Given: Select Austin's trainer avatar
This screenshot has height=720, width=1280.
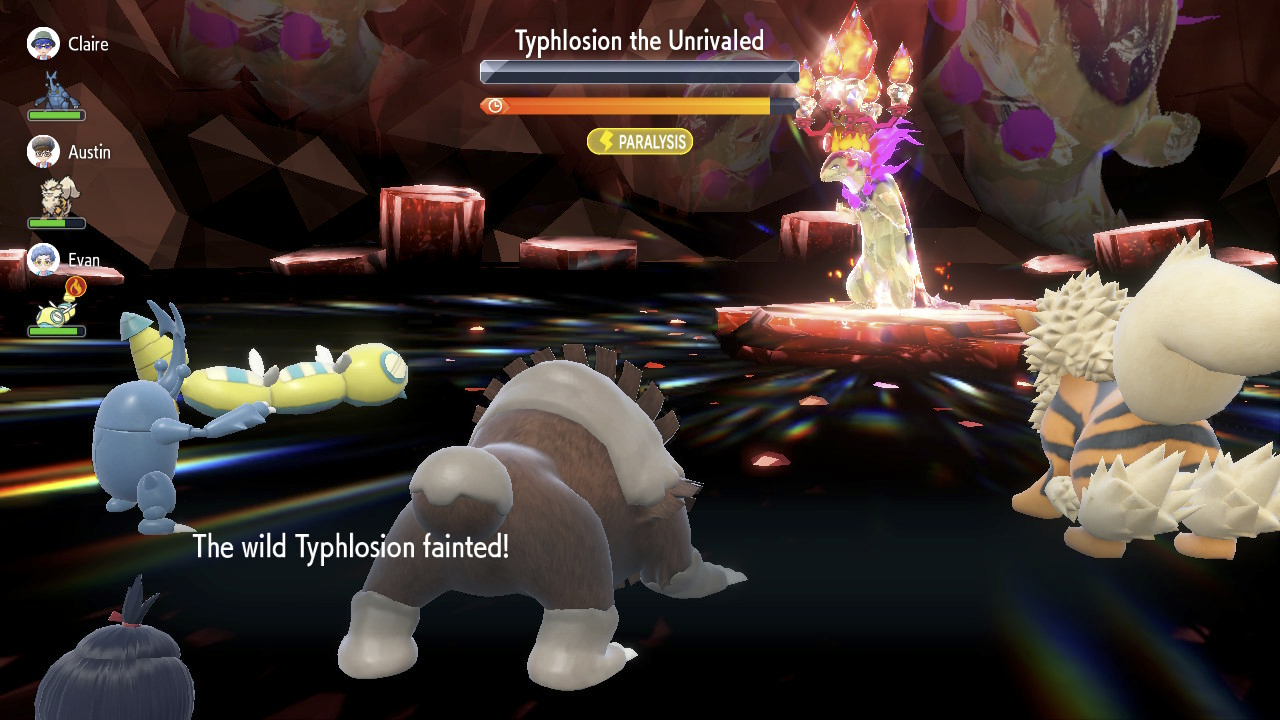Looking at the screenshot, I should tap(43, 151).
